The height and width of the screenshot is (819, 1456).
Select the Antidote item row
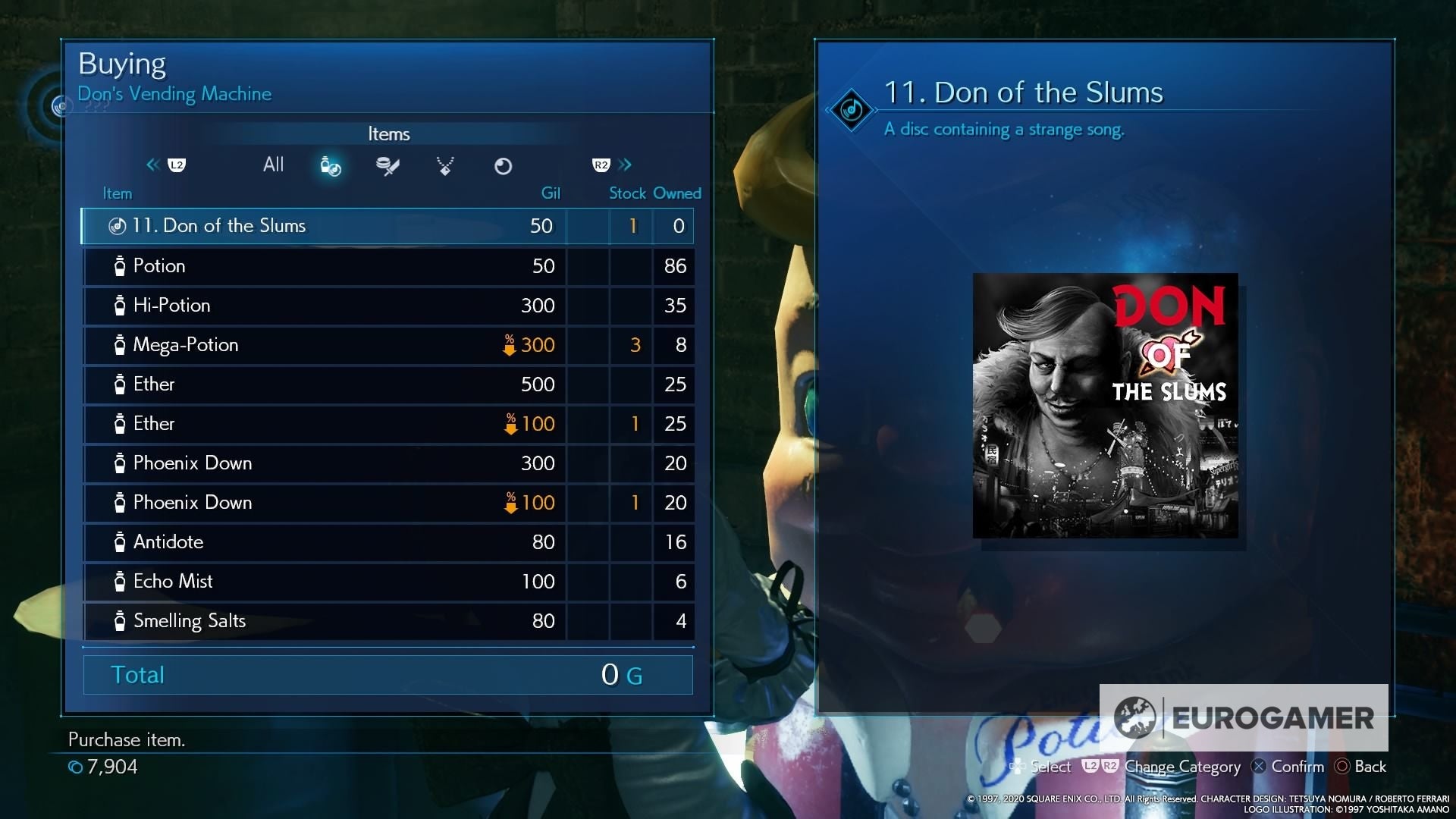pyautogui.click(x=387, y=542)
